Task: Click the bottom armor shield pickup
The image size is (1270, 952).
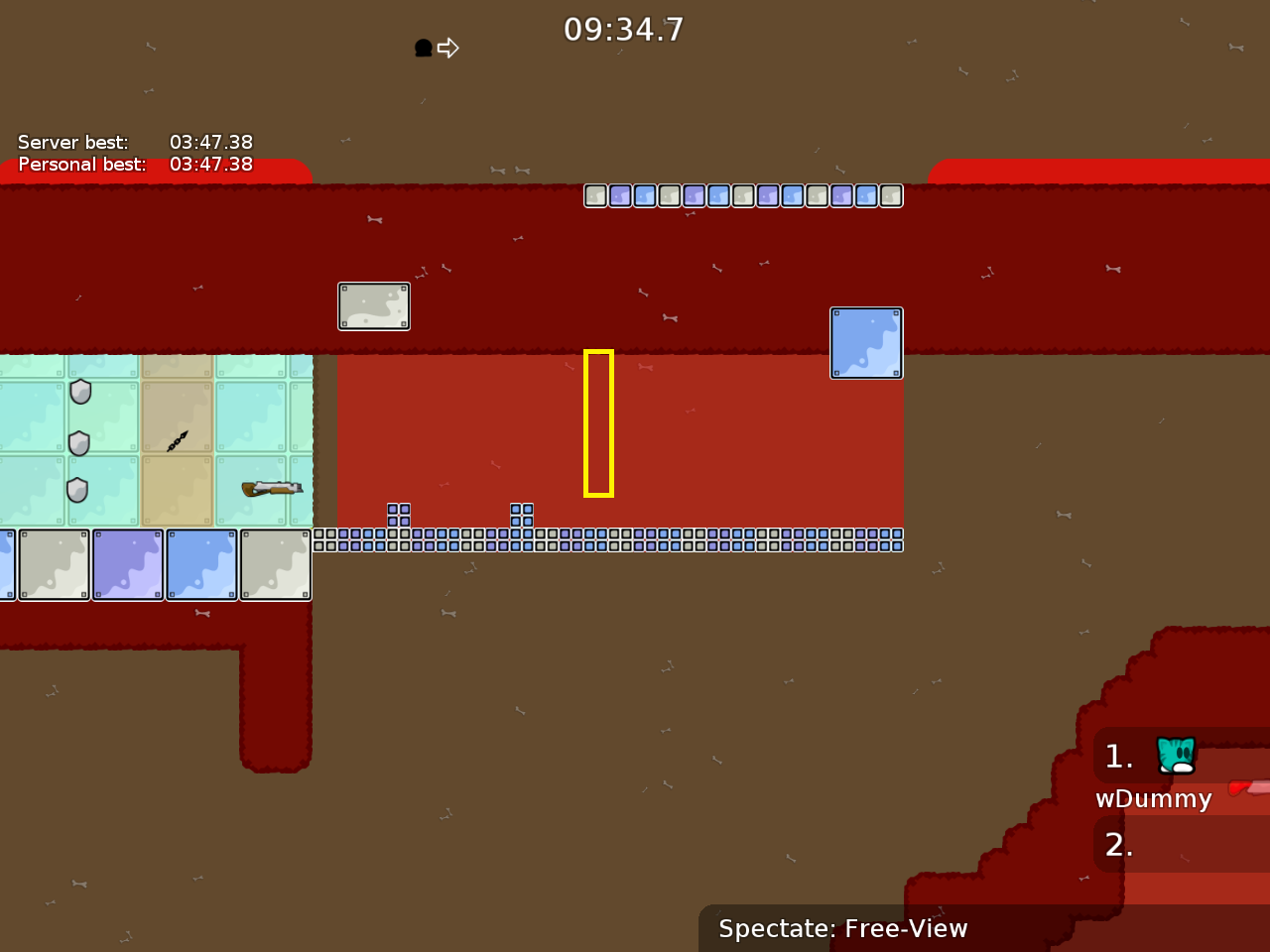Action: (77, 489)
